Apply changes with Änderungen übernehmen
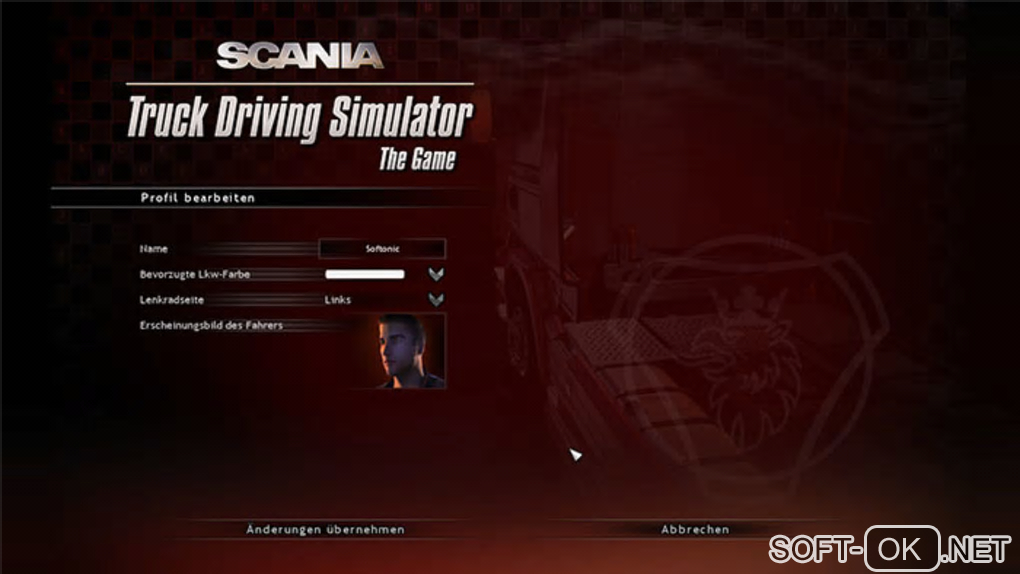 (x=325, y=529)
